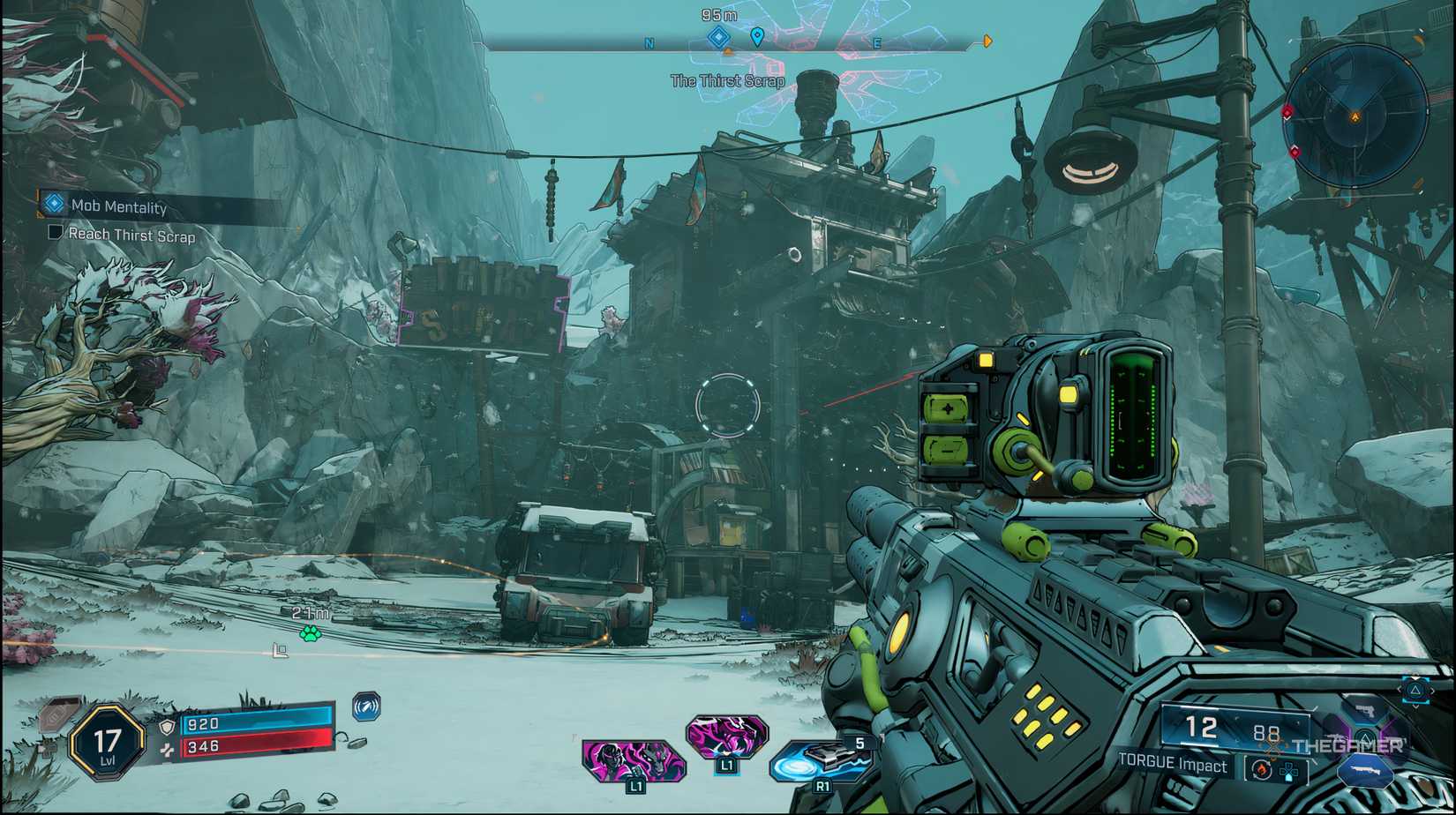
Task: Tick the Reach Thirst Scrap objective checkbox
Action: [55, 233]
